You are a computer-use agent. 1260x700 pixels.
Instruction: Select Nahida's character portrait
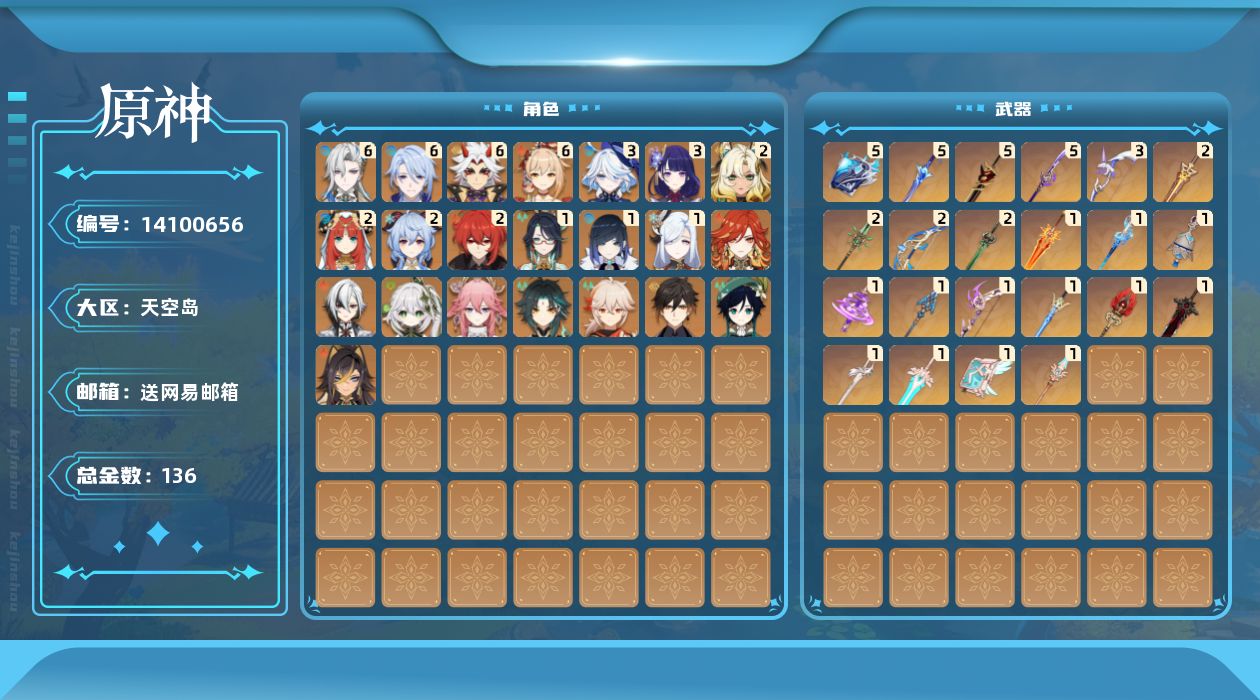[412, 307]
